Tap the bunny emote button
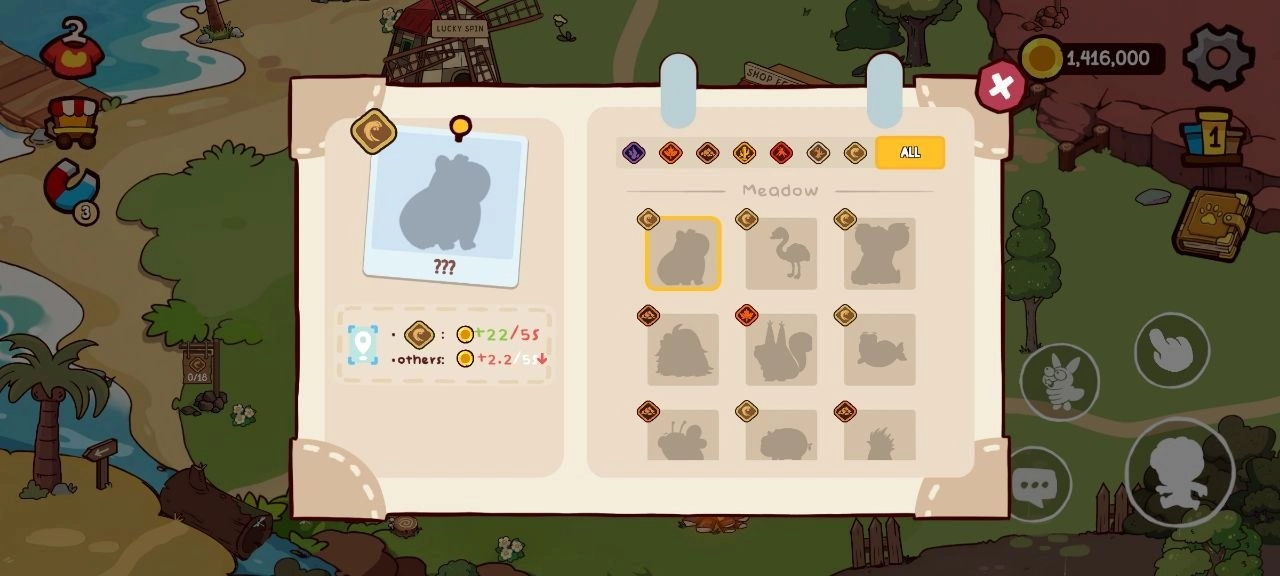This screenshot has height=576, width=1280. point(1059,382)
